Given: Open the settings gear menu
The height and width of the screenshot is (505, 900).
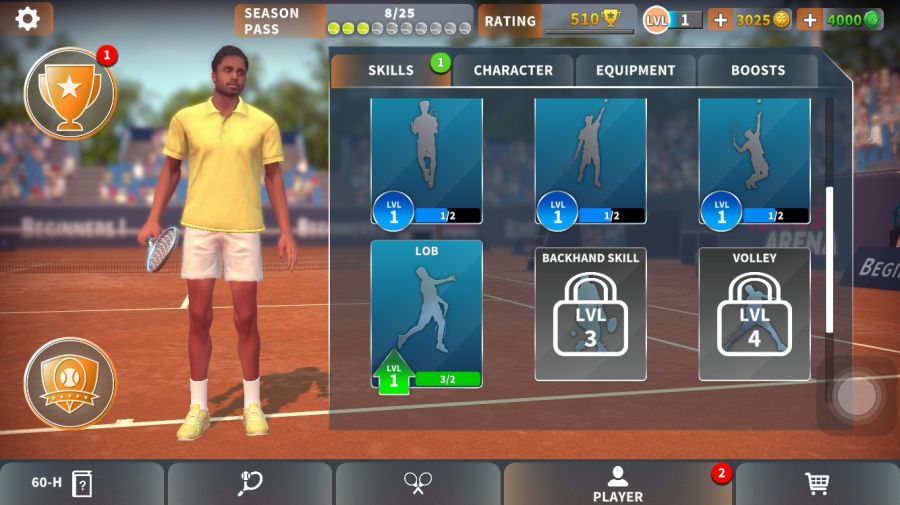Looking at the screenshot, I should 27,18.
